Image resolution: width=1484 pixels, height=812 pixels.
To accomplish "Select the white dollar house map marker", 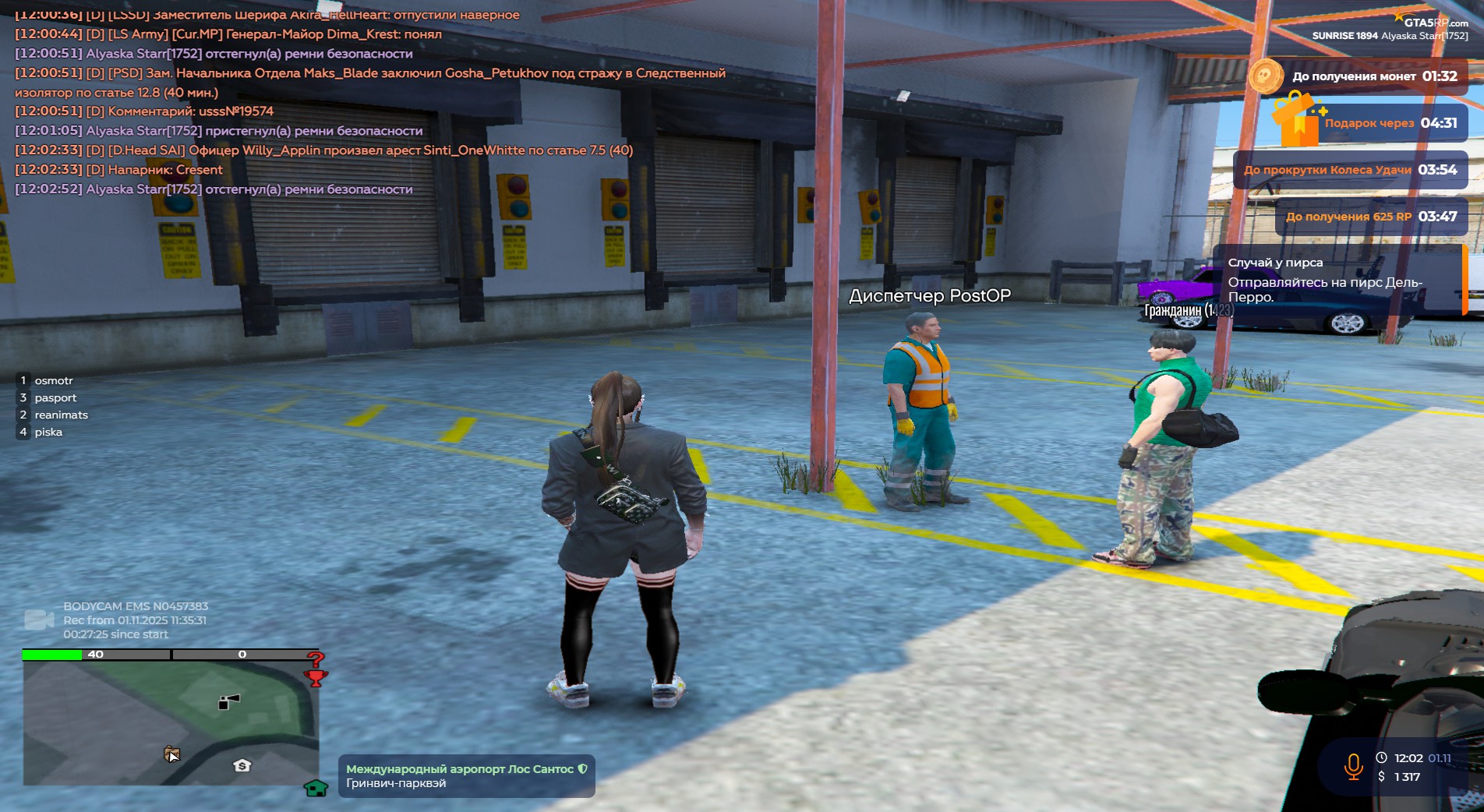I will 242,765.
